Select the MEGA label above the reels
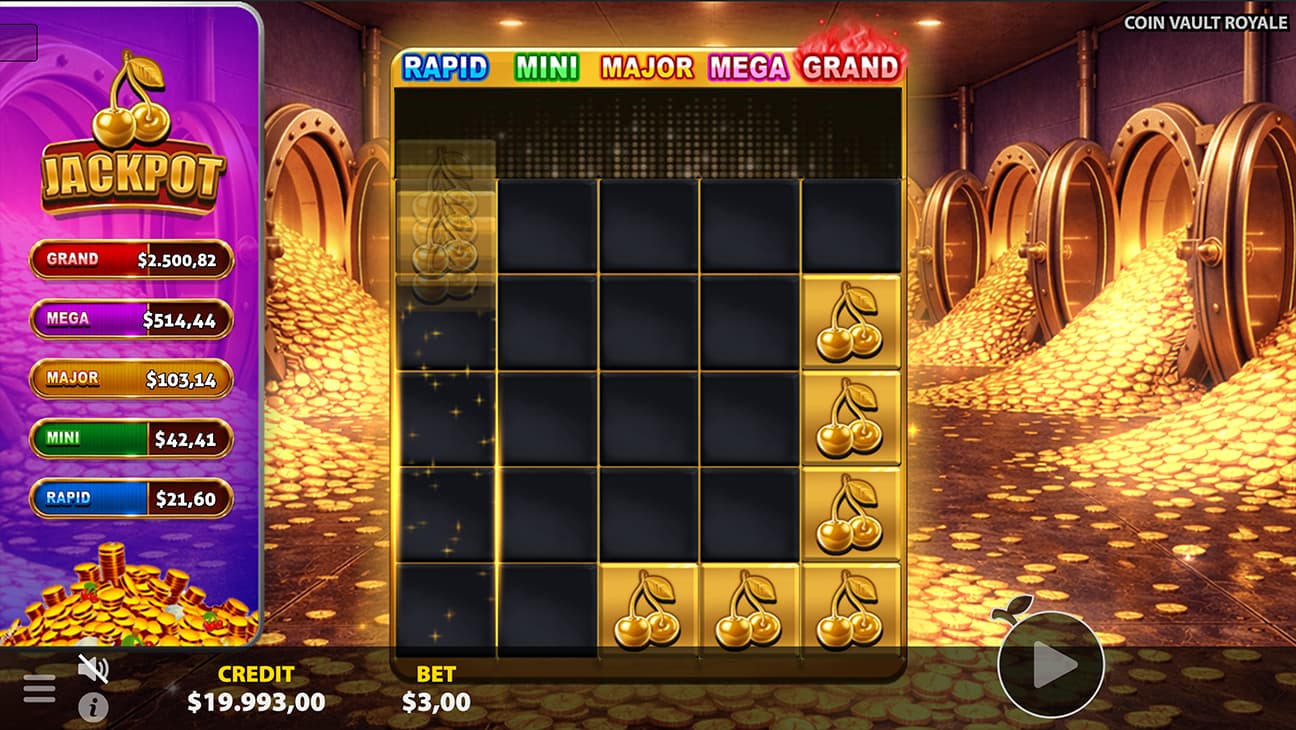The height and width of the screenshot is (730, 1296). tap(749, 68)
